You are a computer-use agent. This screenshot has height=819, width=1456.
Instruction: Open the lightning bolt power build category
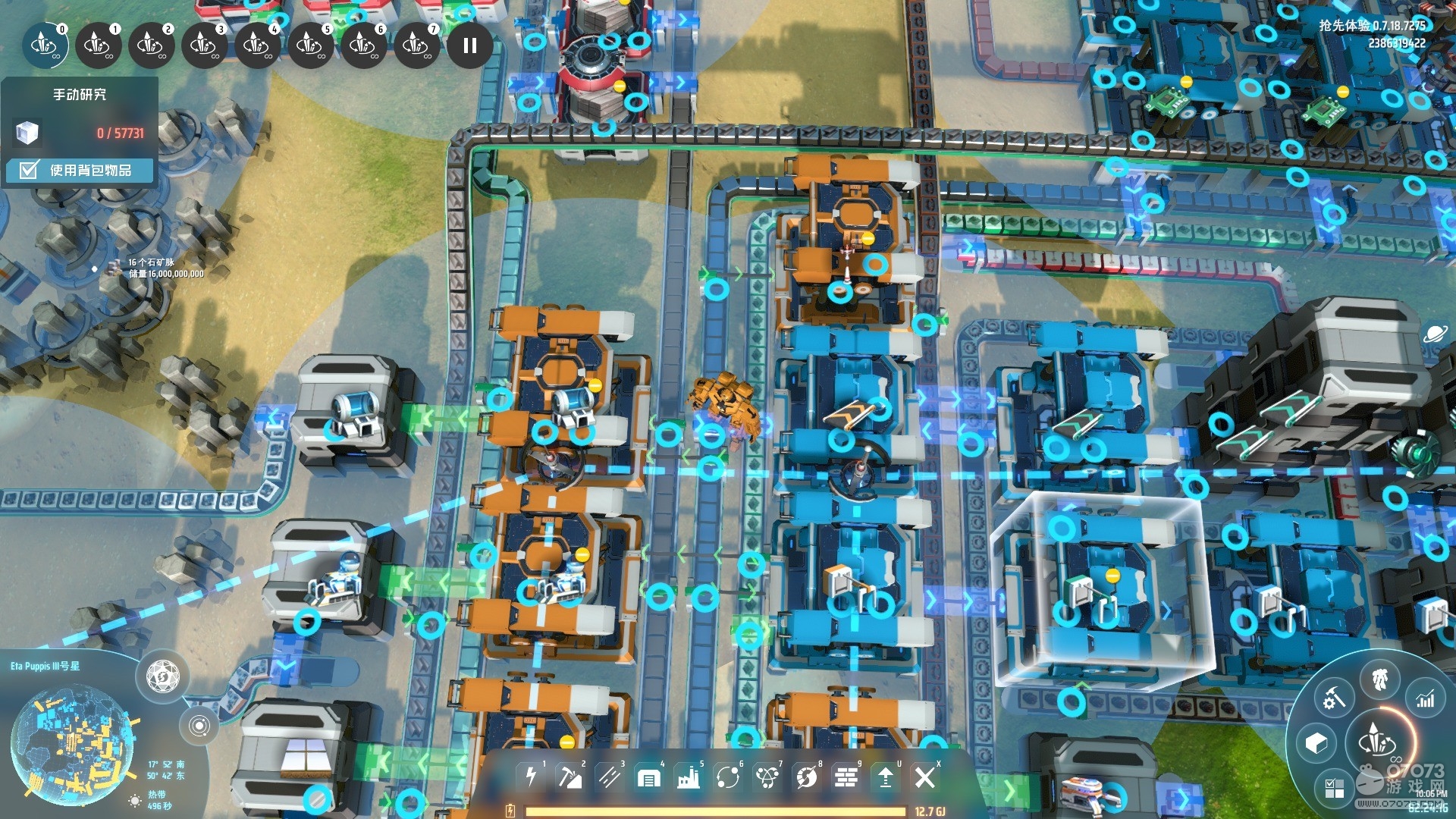(x=531, y=777)
